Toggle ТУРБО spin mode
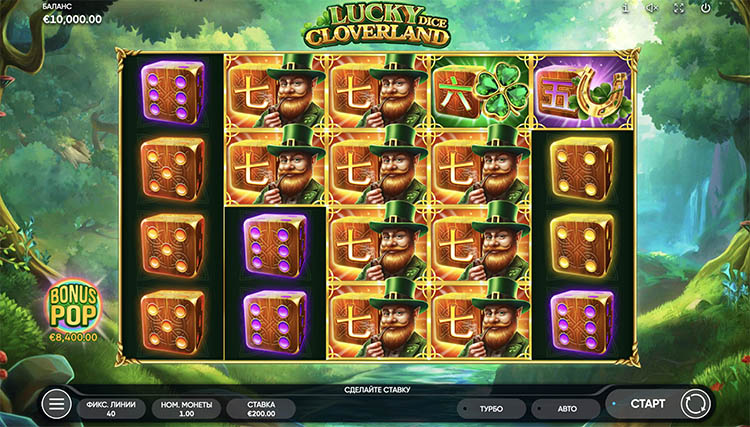Viewport: 750px width, 427px height. [490, 409]
